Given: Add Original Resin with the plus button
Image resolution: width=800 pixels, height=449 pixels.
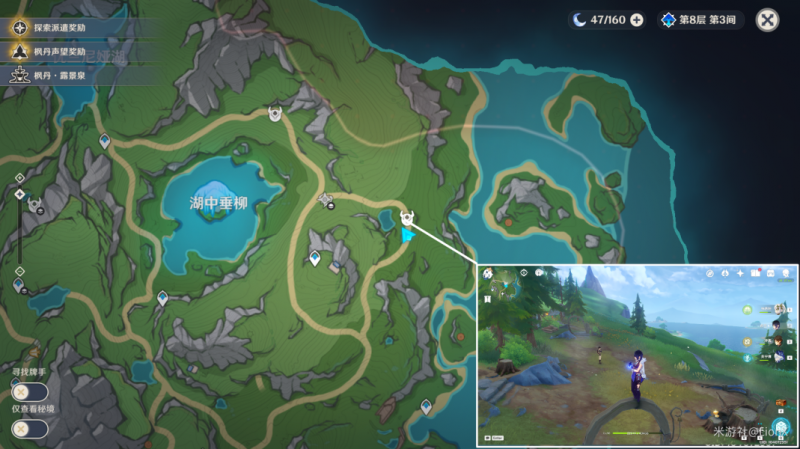Looking at the screenshot, I should pyautogui.click(x=637, y=20).
